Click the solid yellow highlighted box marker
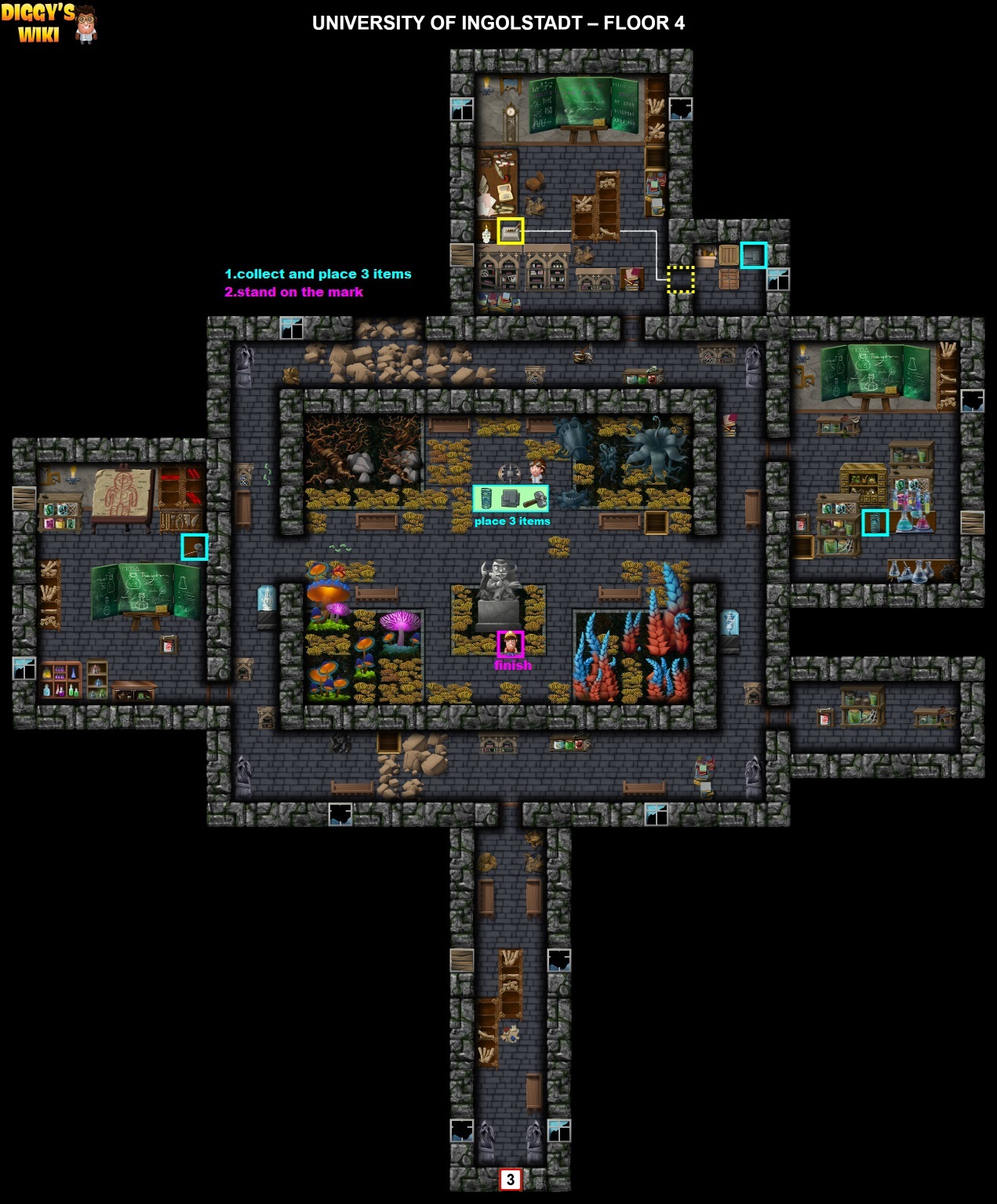This screenshot has height=1204, width=997. [511, 231]
